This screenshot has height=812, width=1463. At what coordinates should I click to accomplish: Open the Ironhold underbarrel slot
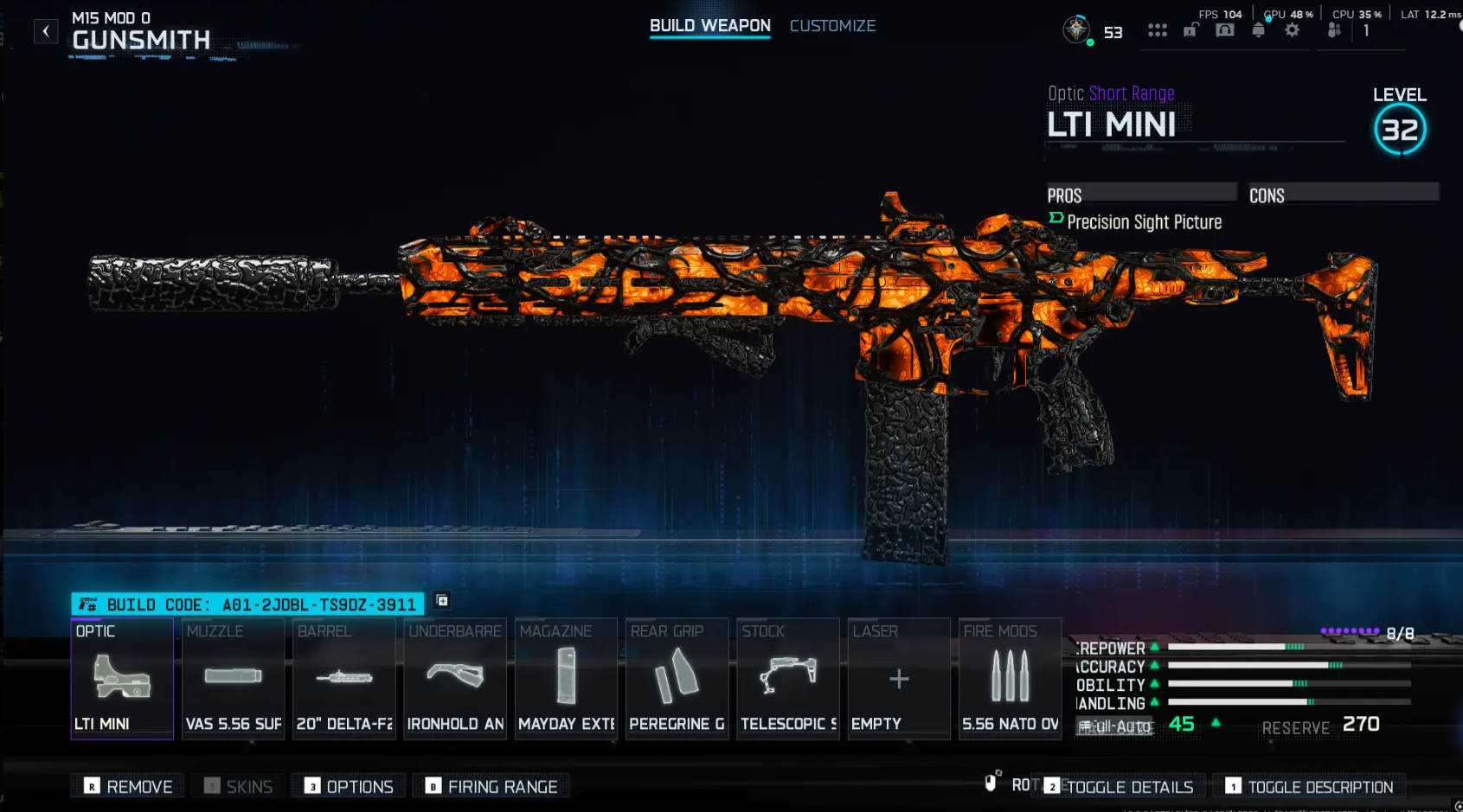[455, 679]
